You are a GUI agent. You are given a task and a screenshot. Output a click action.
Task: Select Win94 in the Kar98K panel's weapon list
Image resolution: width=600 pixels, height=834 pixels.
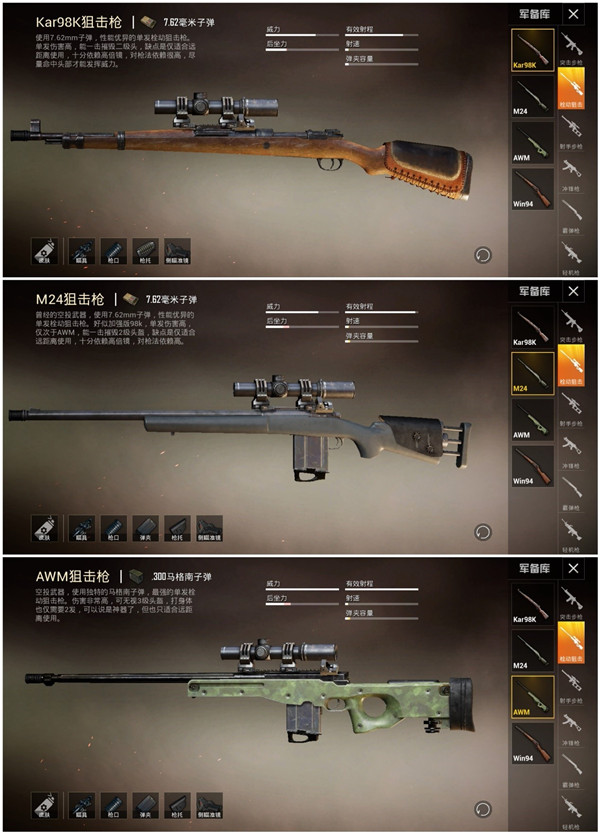[532, 188]
